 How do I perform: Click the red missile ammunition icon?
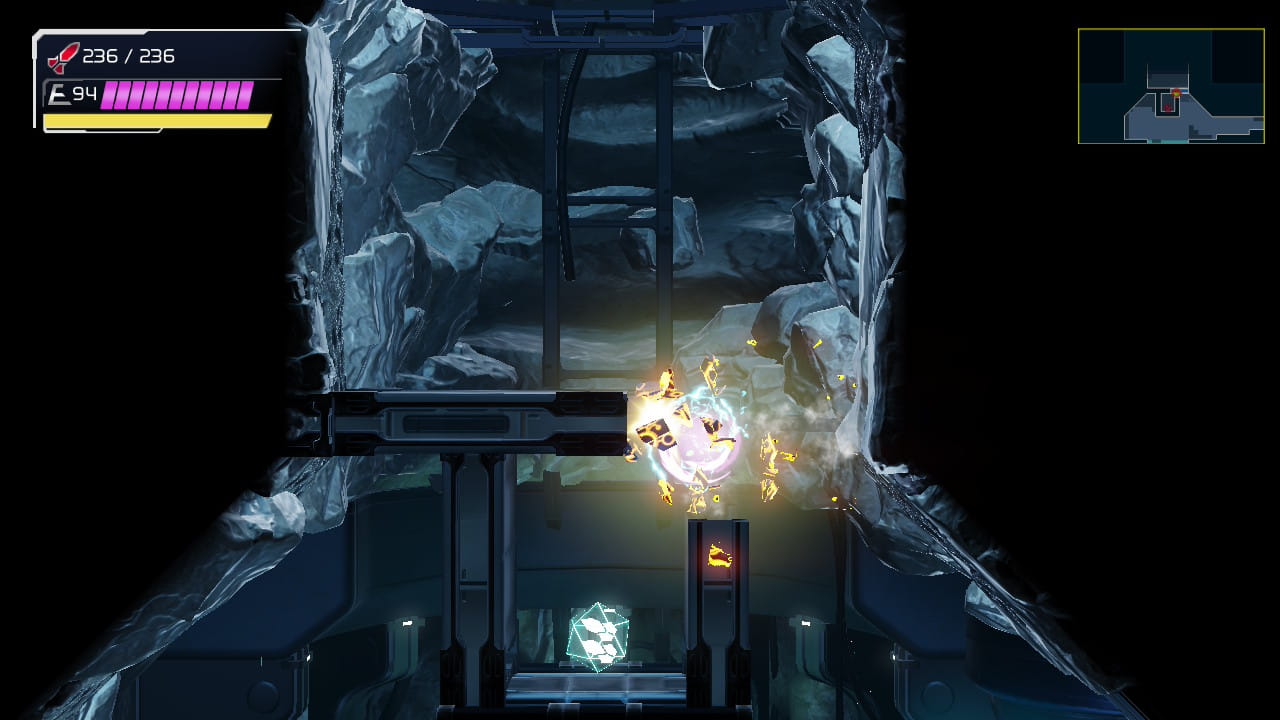62,57
